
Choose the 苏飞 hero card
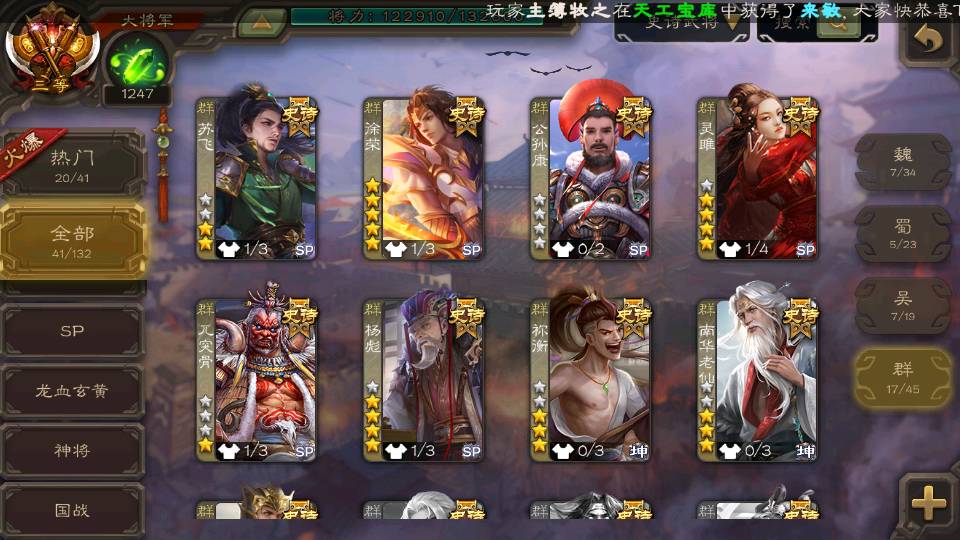[x=257, y=178]
